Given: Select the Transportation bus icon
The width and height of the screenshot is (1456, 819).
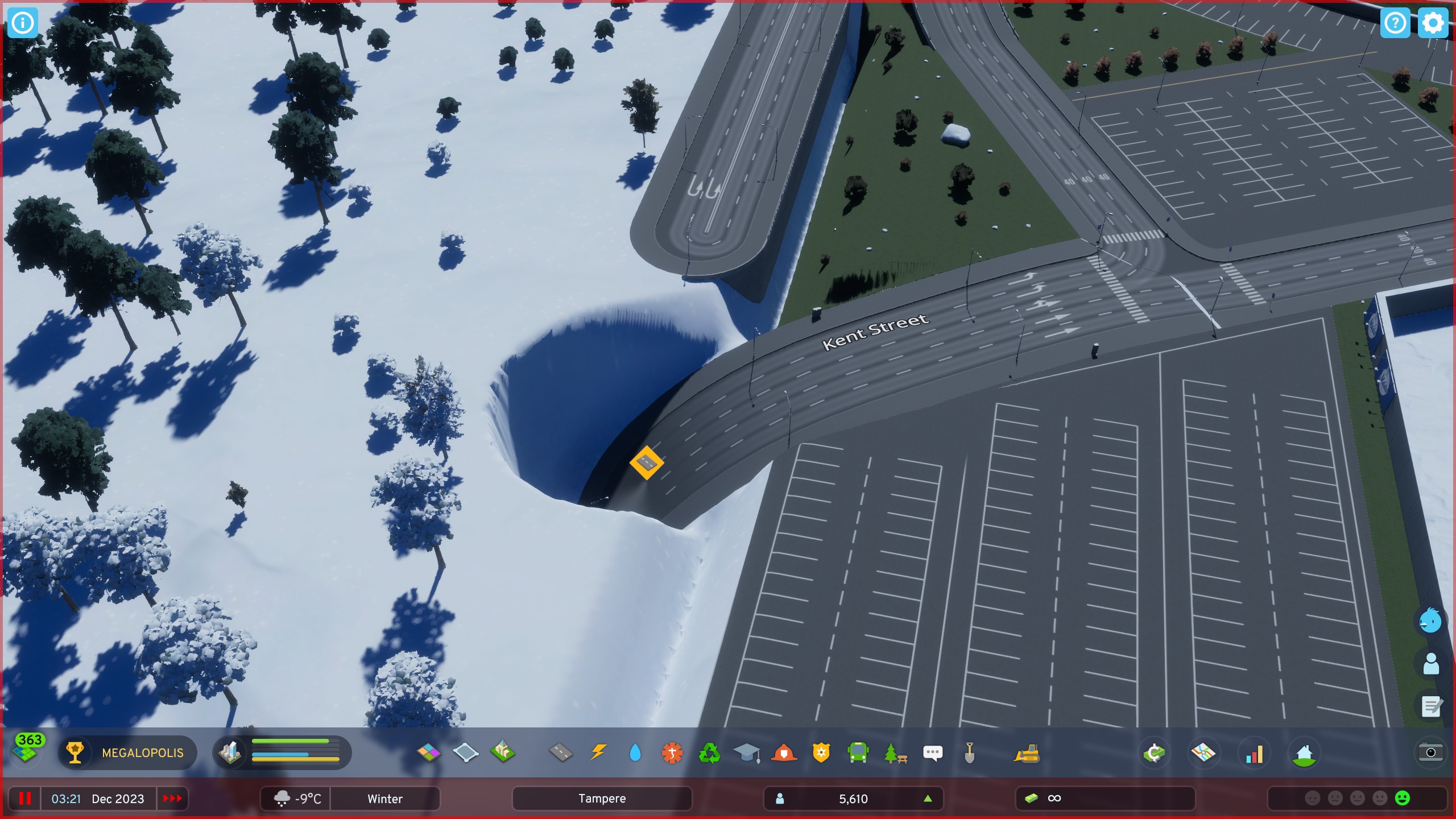Looking at the screenshot, I should 859,752.
